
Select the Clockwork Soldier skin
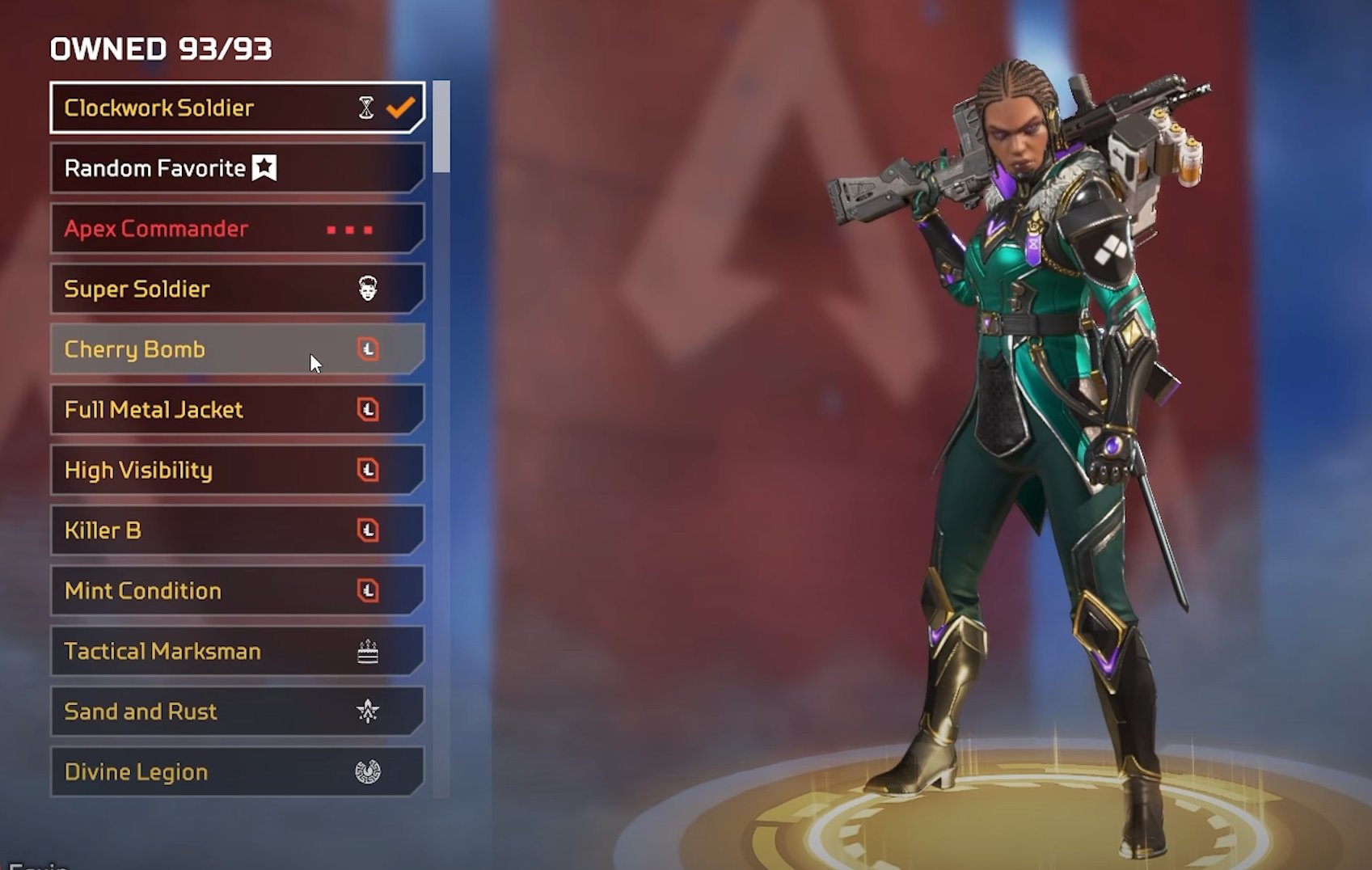(236, 108)
